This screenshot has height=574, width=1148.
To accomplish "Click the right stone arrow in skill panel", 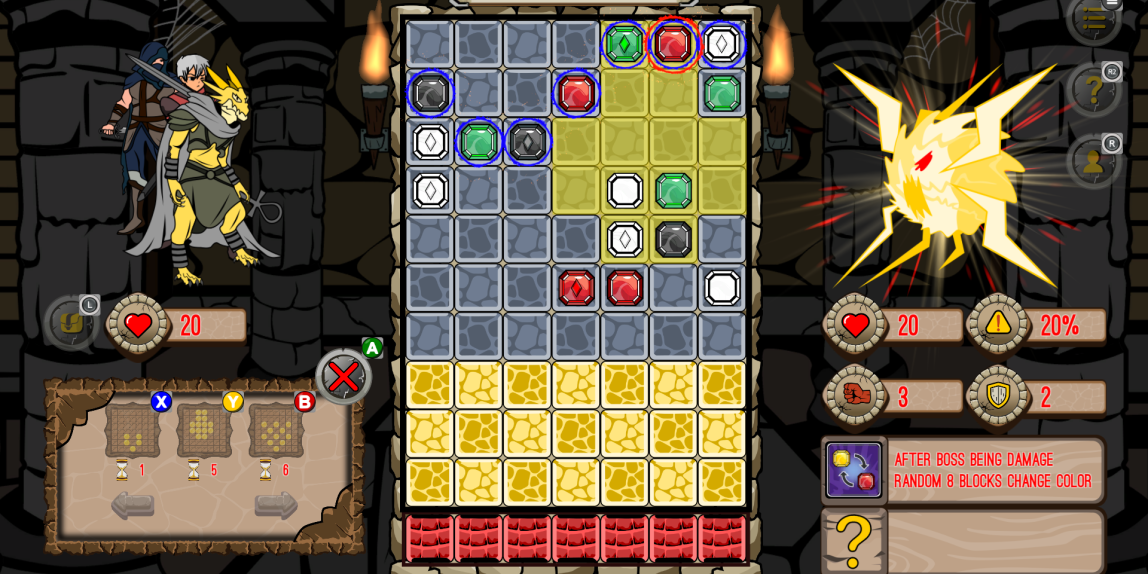I will (x=276, y=505).
